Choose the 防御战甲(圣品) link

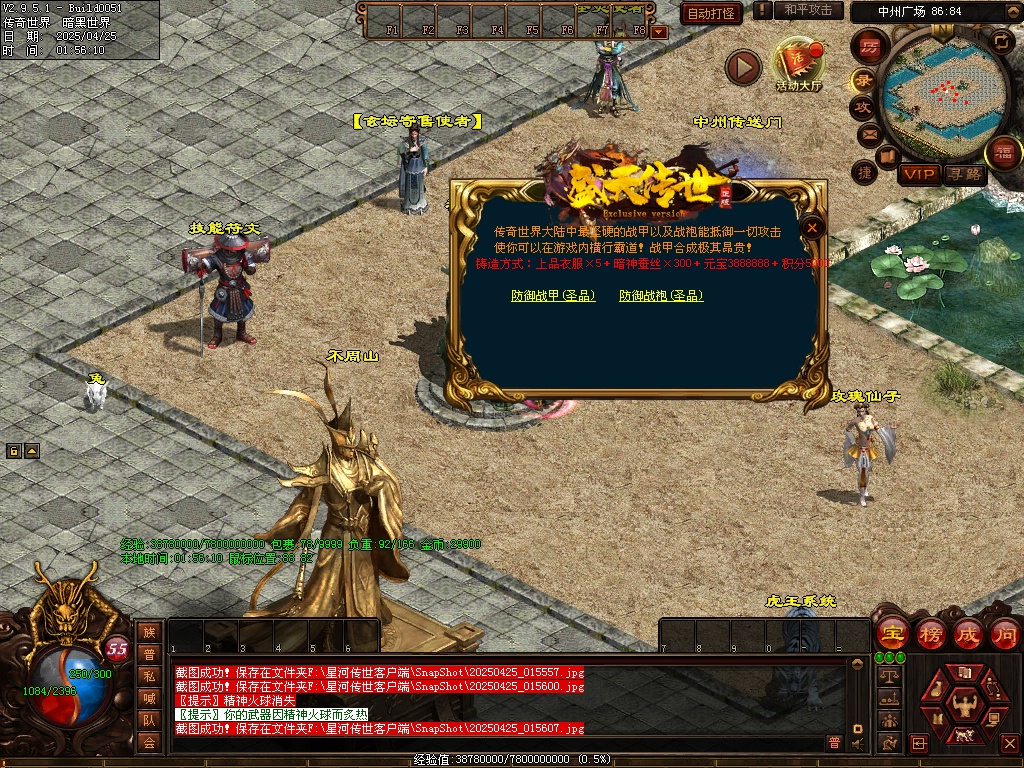tap(553, 296)
